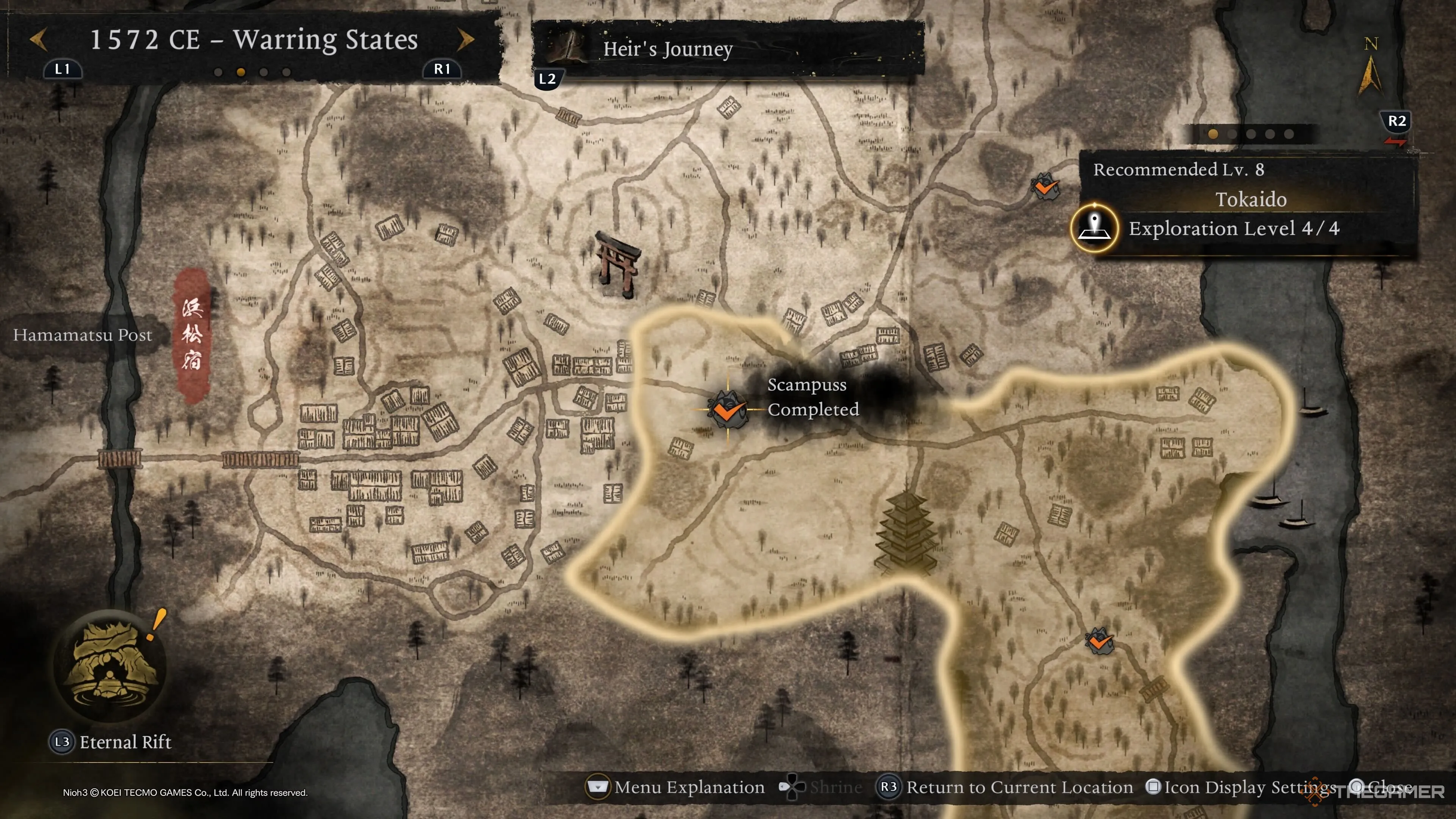Switch to the previous era with left arrow

[38, 39]
